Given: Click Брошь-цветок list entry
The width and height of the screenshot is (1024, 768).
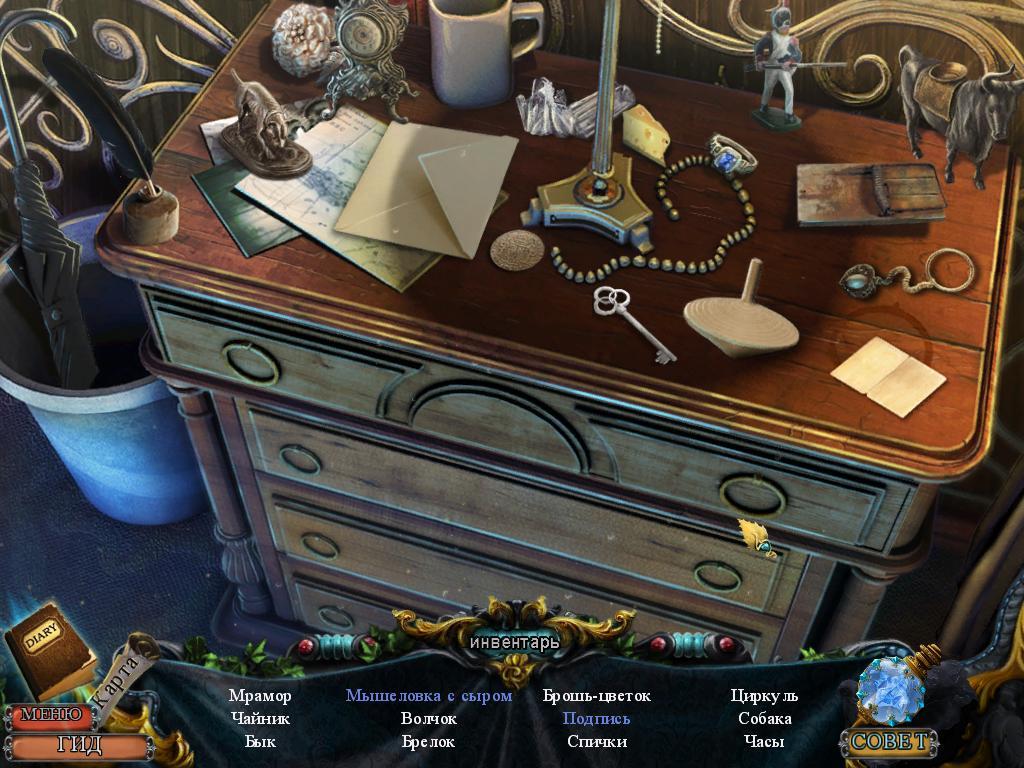Looking at the screenshot, I should point(597,696).
